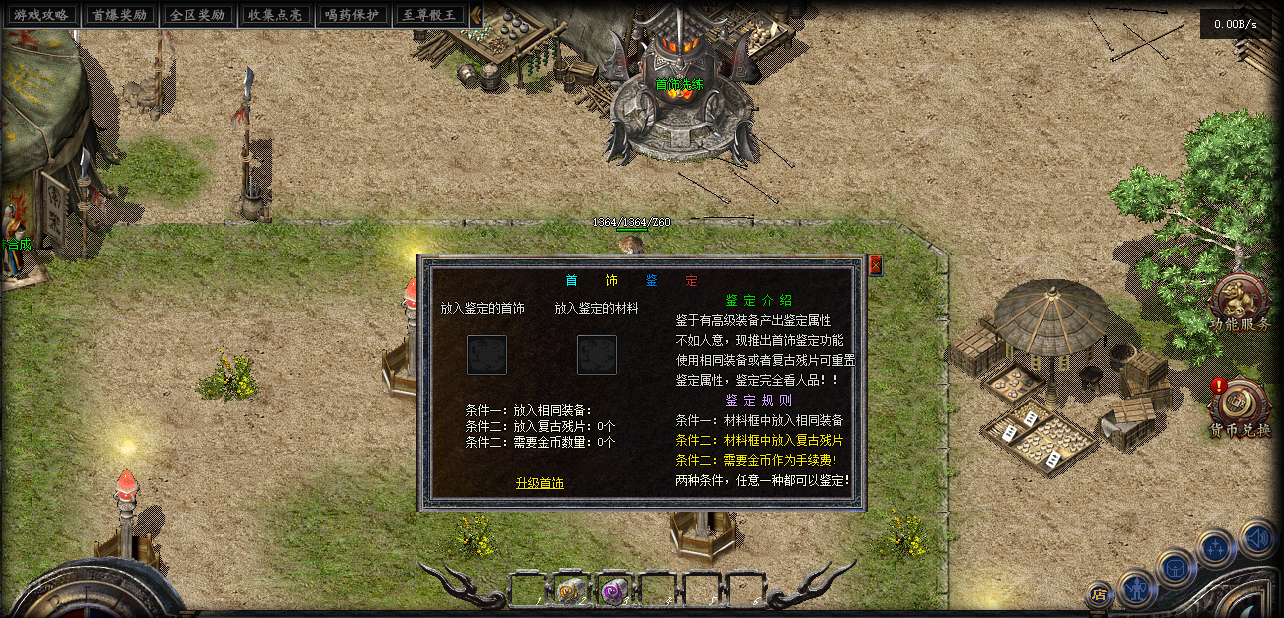This screenshot has height=618, width=1284.
Task: Toggle the sound speaker button
Action: tap(1256, 537)
